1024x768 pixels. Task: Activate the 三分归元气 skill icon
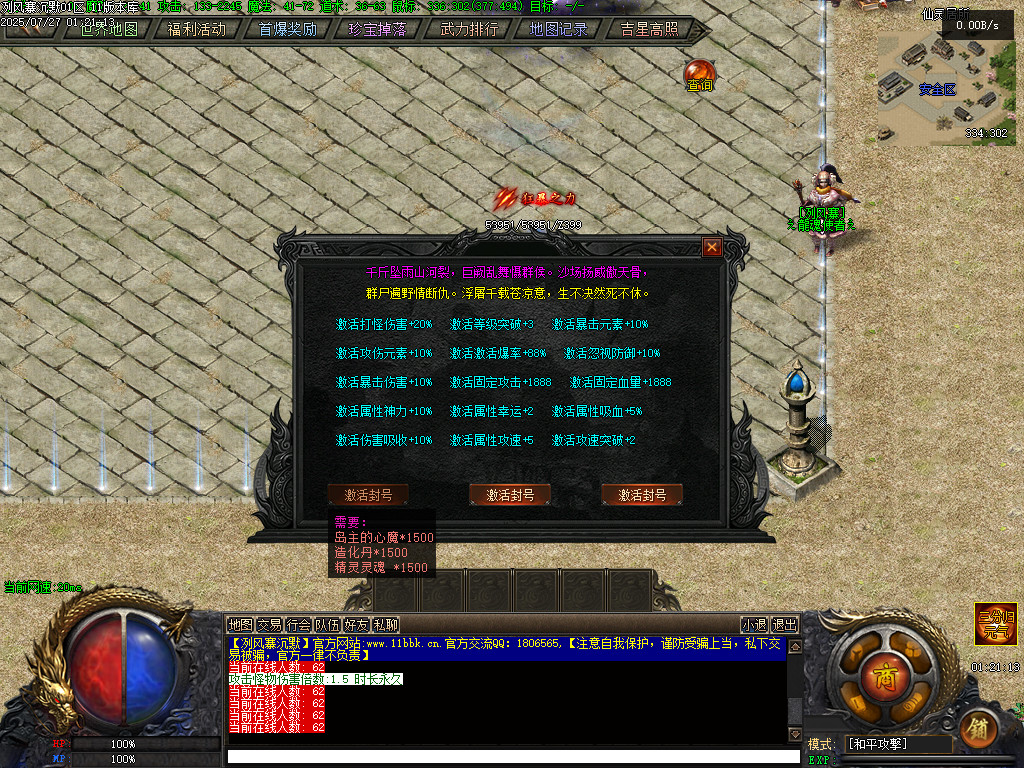click(x=996, y=624)
